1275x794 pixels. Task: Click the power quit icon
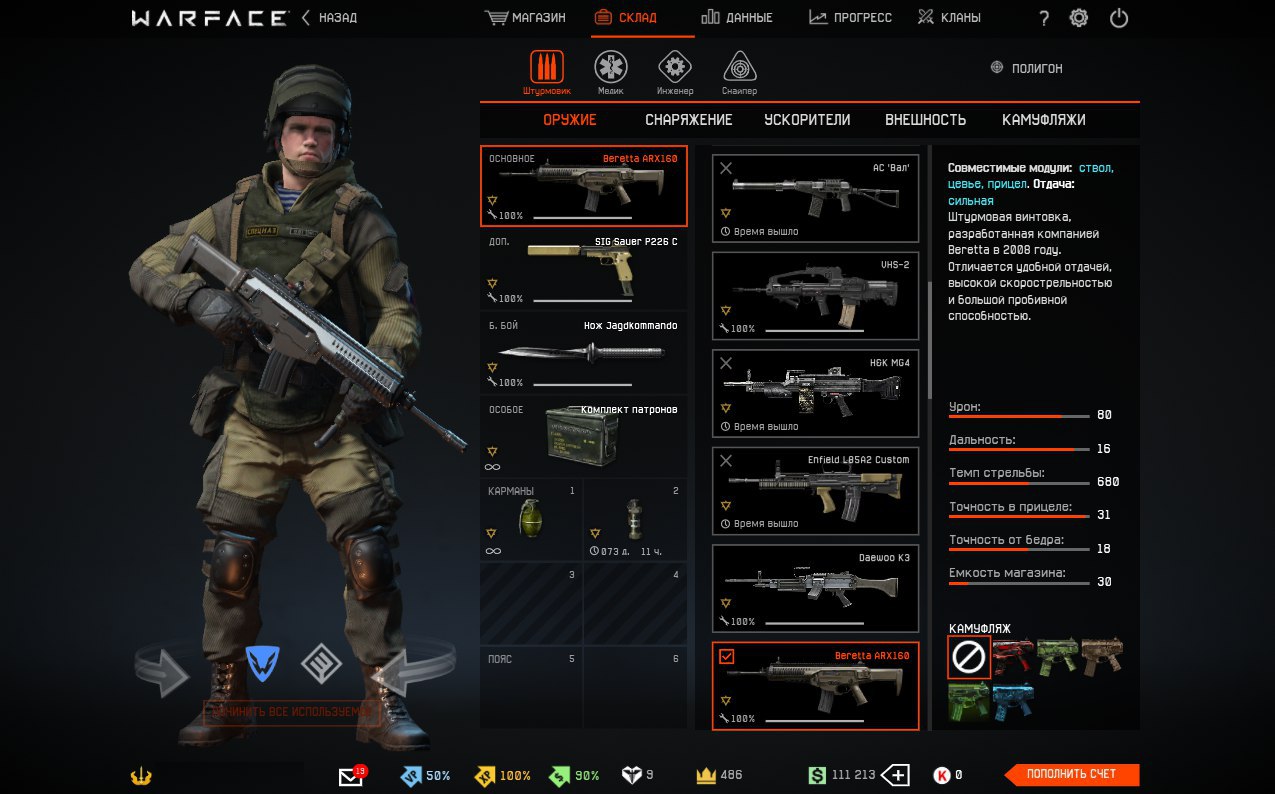tap(1119, 18)
